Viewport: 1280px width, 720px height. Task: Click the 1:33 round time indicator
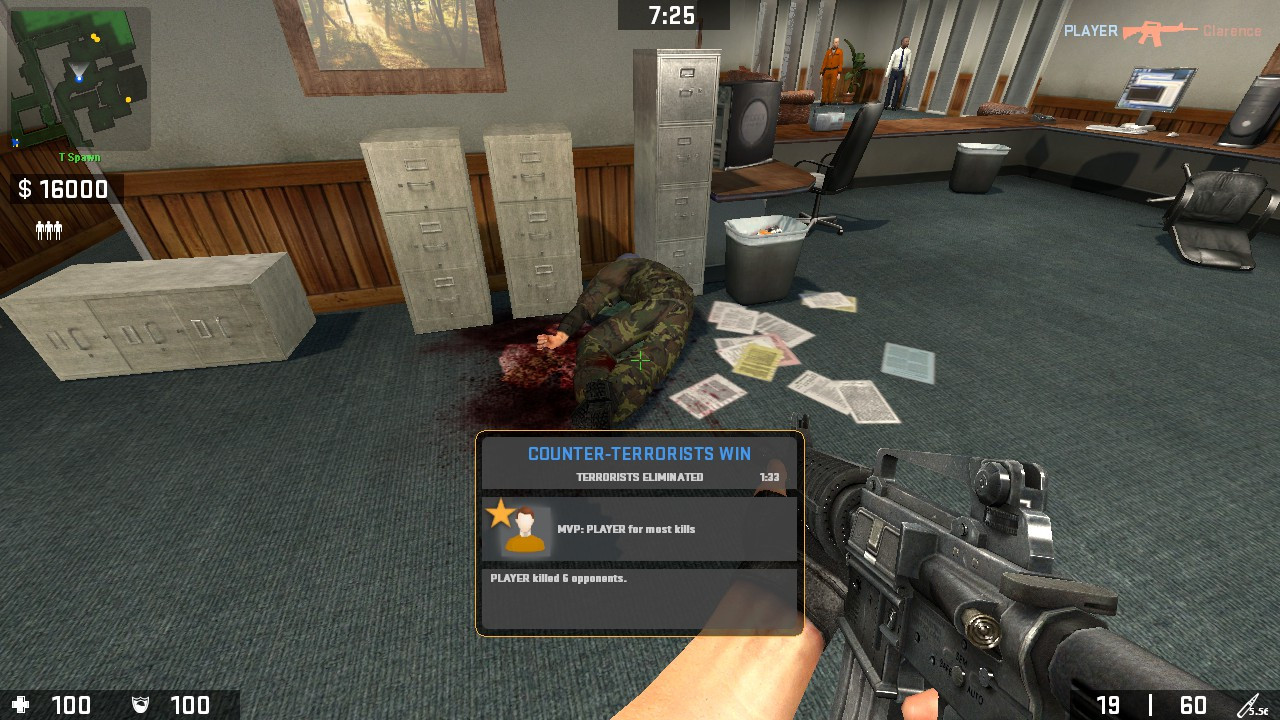pyautogui.click(x=768, y=477)
